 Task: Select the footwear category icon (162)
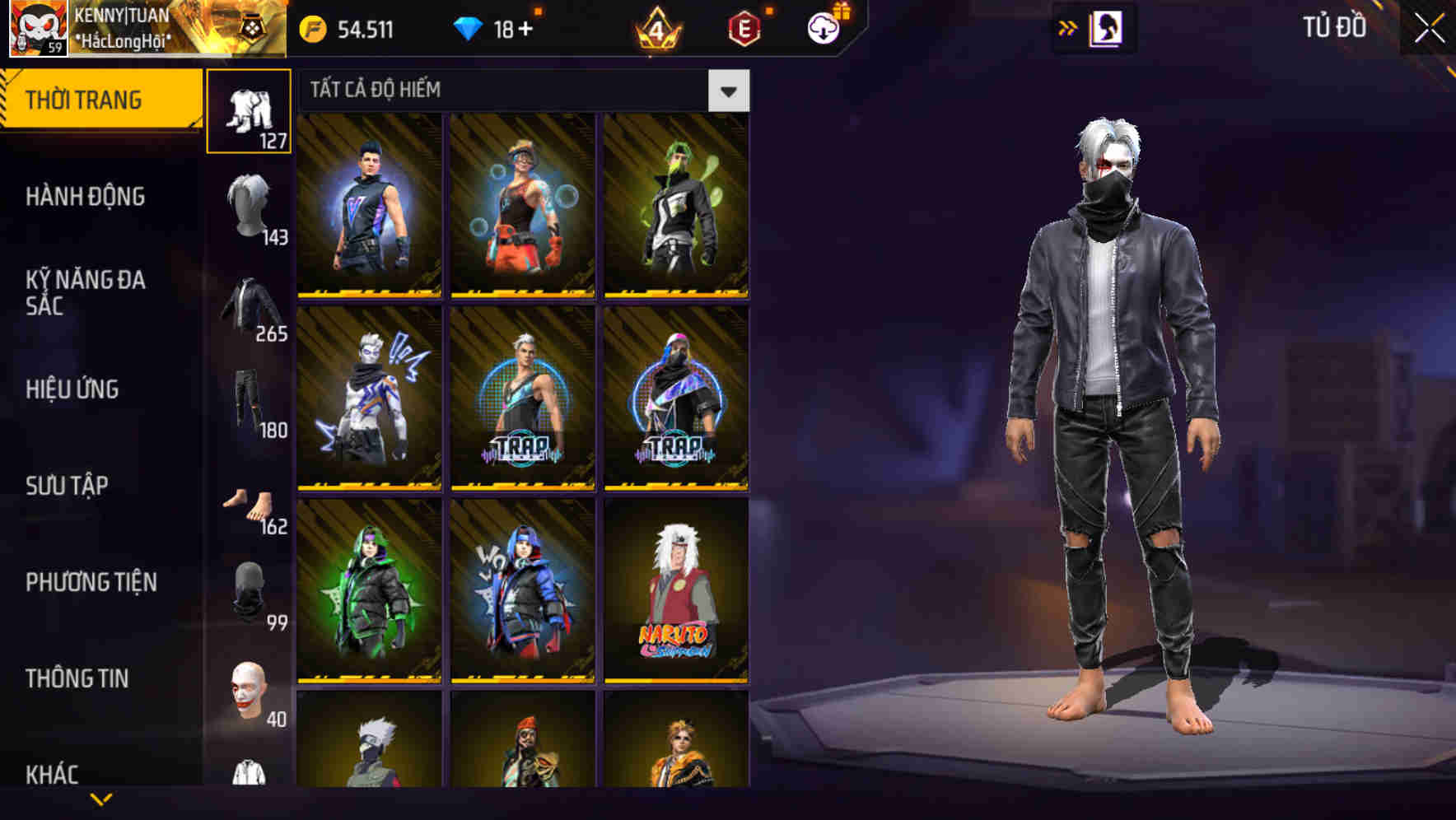pyautogui.click(x=250, y=506)
